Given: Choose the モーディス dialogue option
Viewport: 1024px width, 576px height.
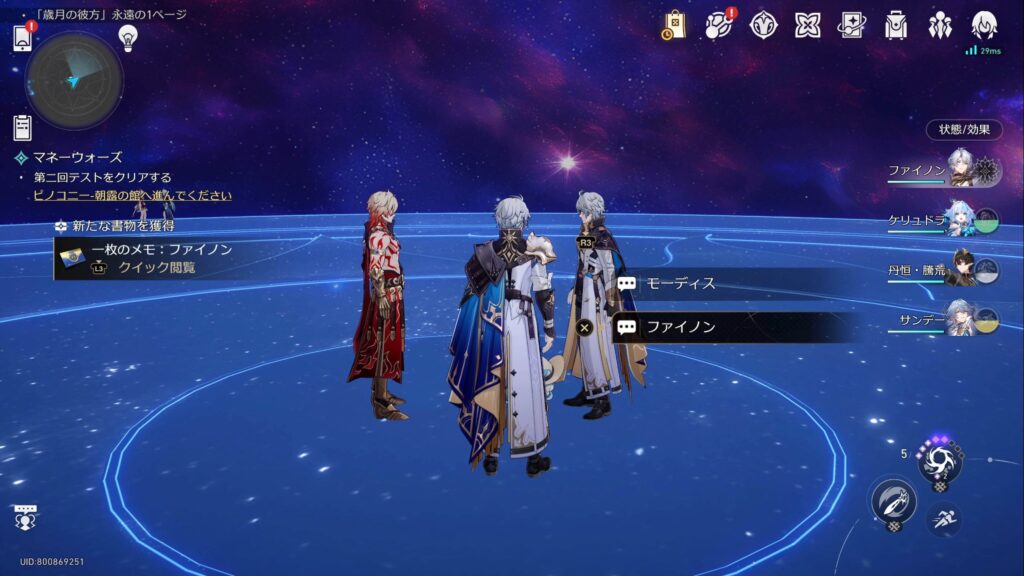Looking at the screenshot, I should tap(735, 283).
